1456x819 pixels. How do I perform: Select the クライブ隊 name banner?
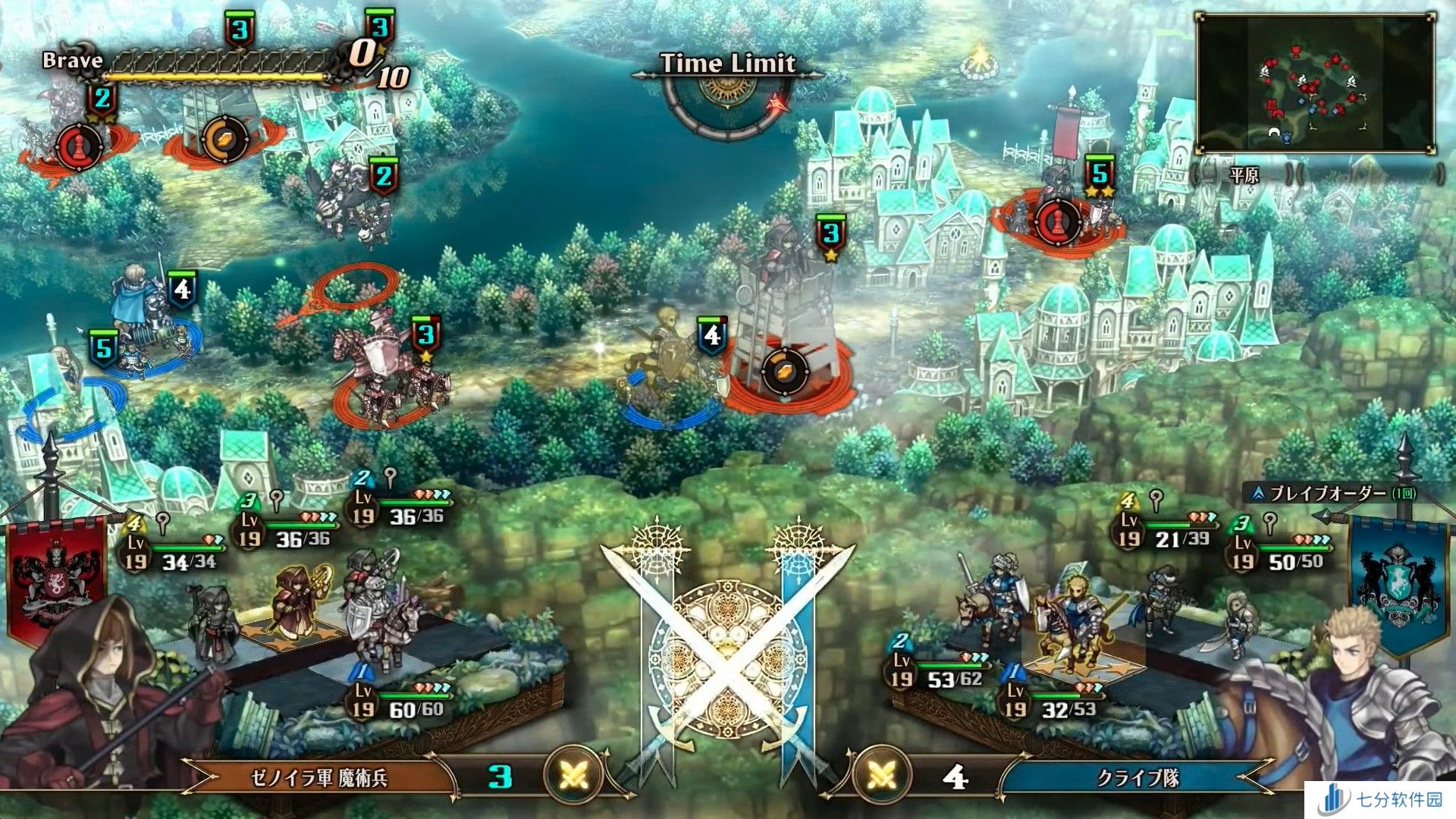tap(1137, 778)
